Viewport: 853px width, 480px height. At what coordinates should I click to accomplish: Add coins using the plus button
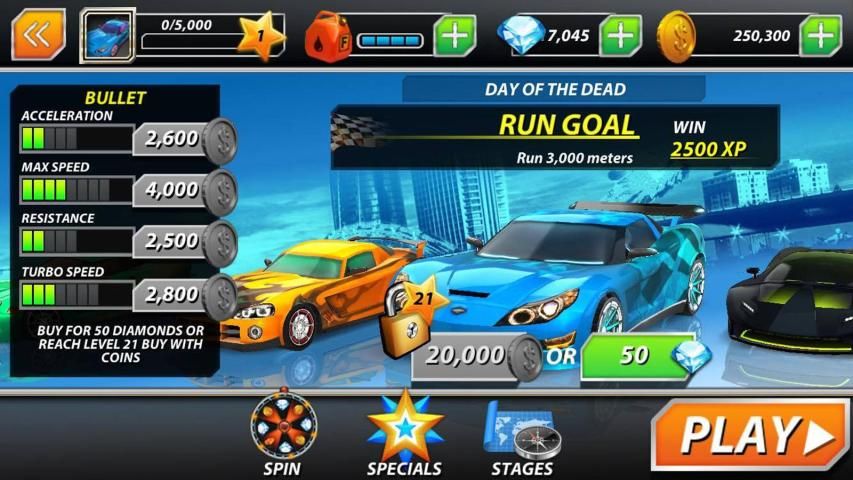click(x=820, y=36)
